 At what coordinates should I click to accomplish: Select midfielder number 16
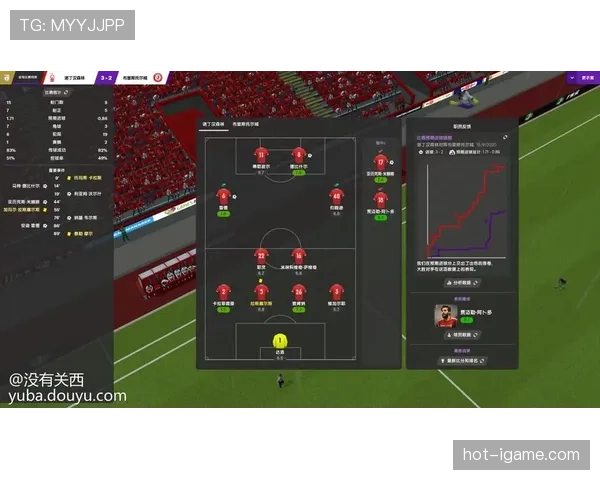pos(298,256)
